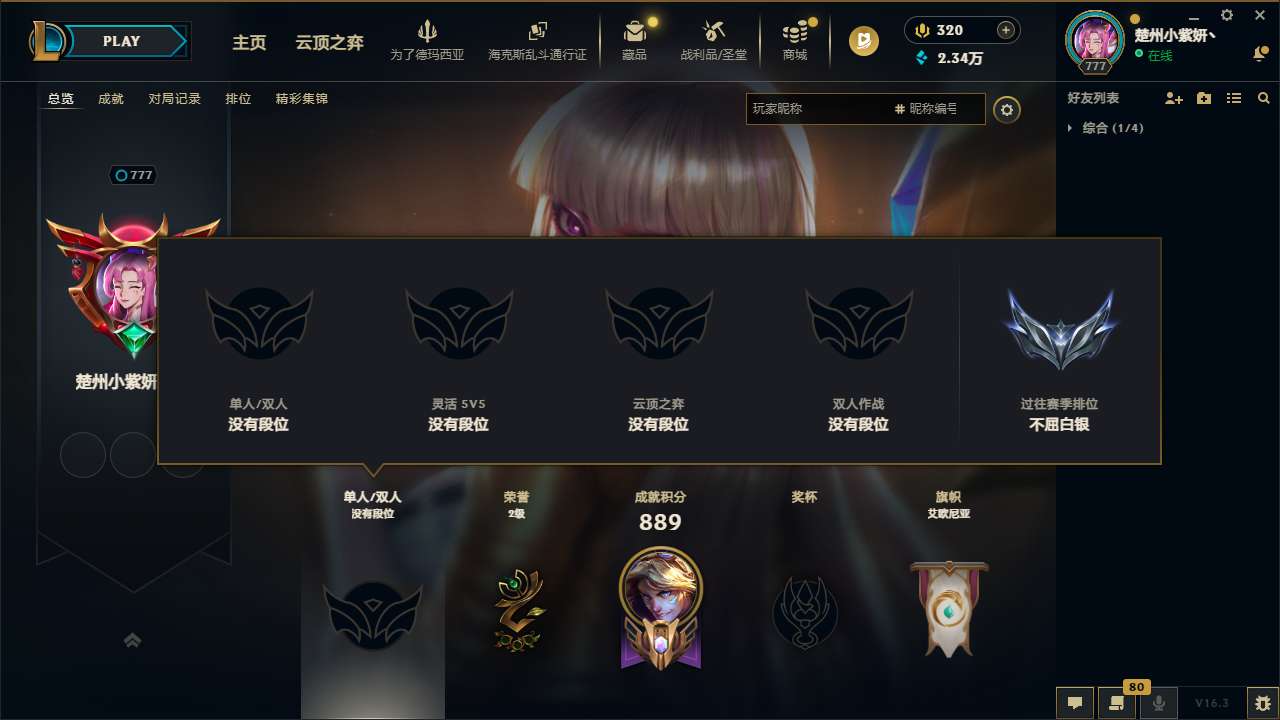Expand the 综合 (1/4) friends group

pos(1071,128)
